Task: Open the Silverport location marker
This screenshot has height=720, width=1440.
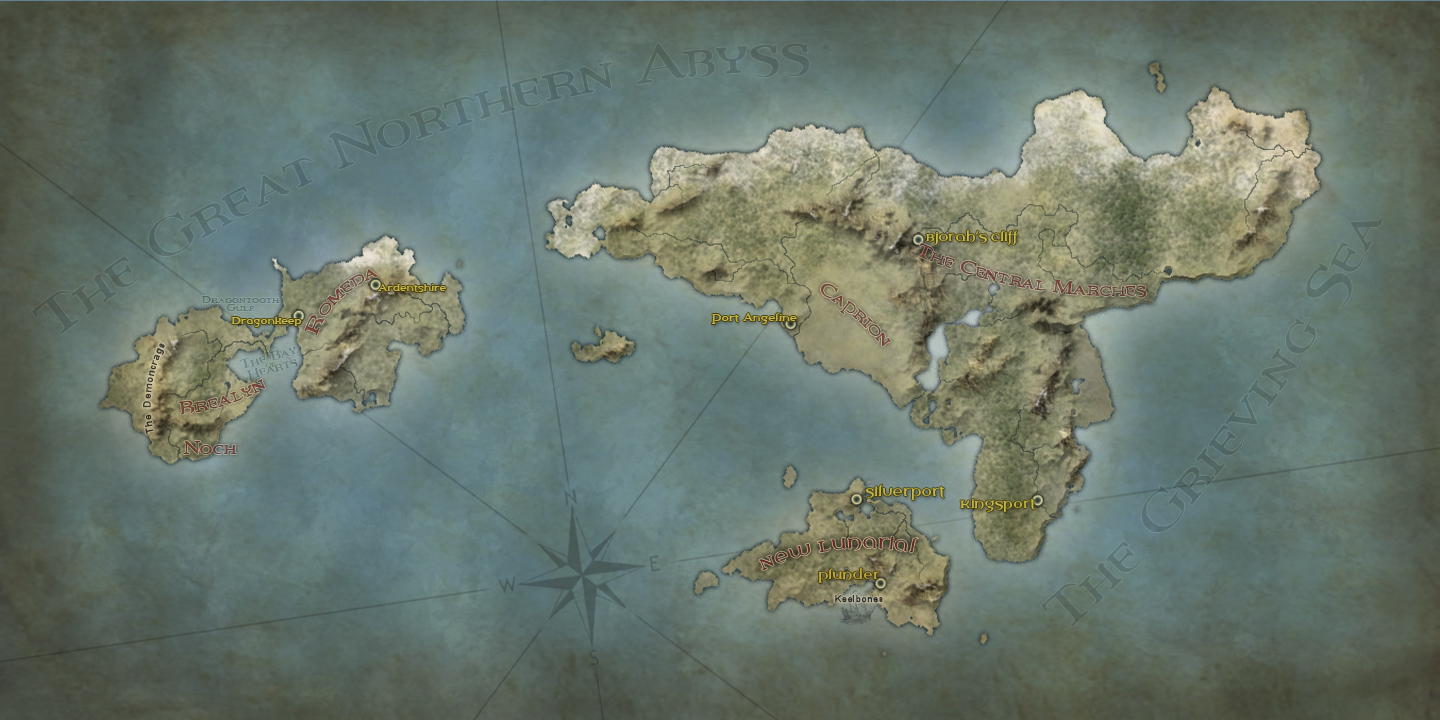Action: (x=856, y=499)
